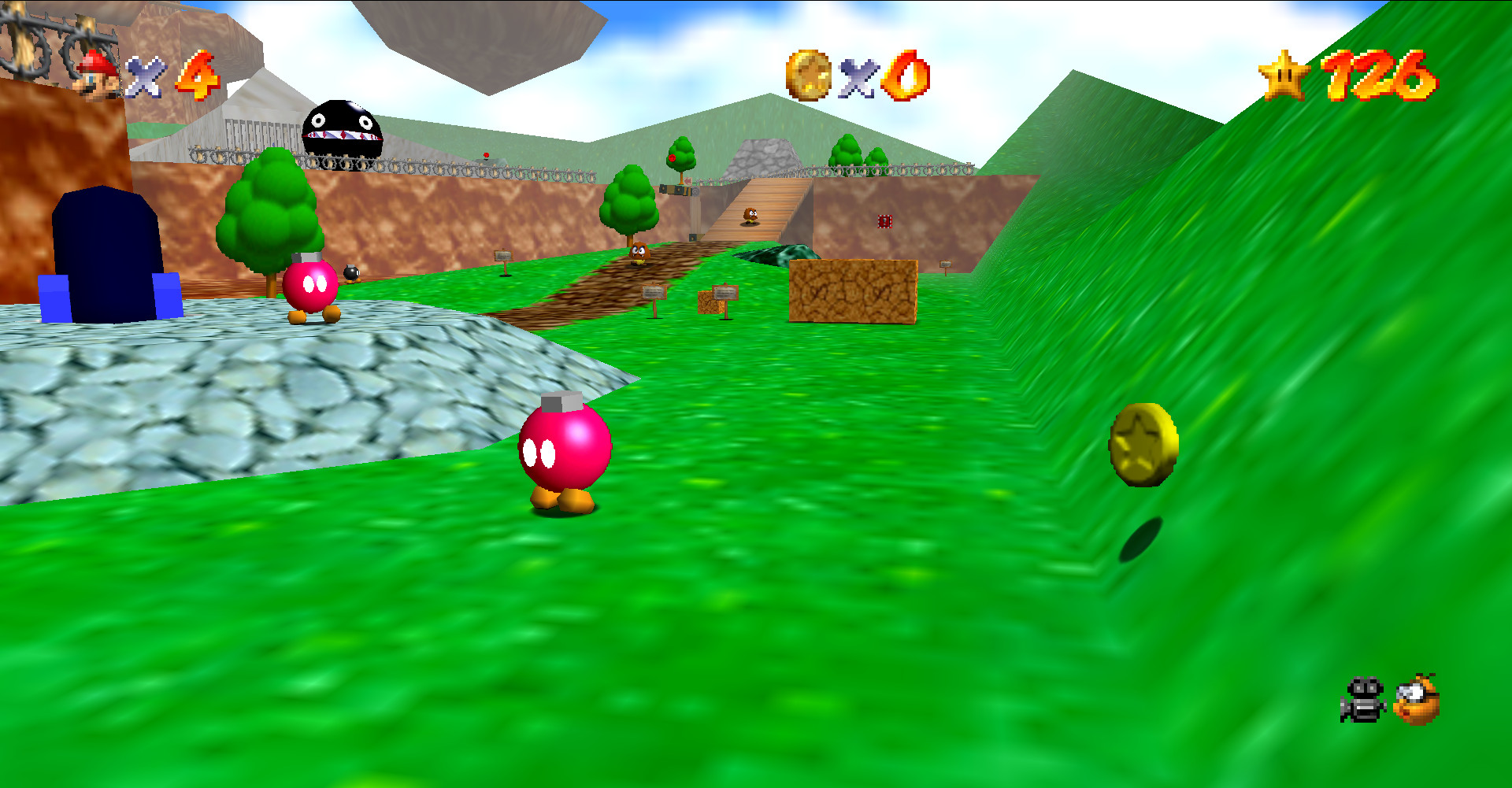
Task: Click the tree next to the left Bob-omb
Action: tap(272, 220)
